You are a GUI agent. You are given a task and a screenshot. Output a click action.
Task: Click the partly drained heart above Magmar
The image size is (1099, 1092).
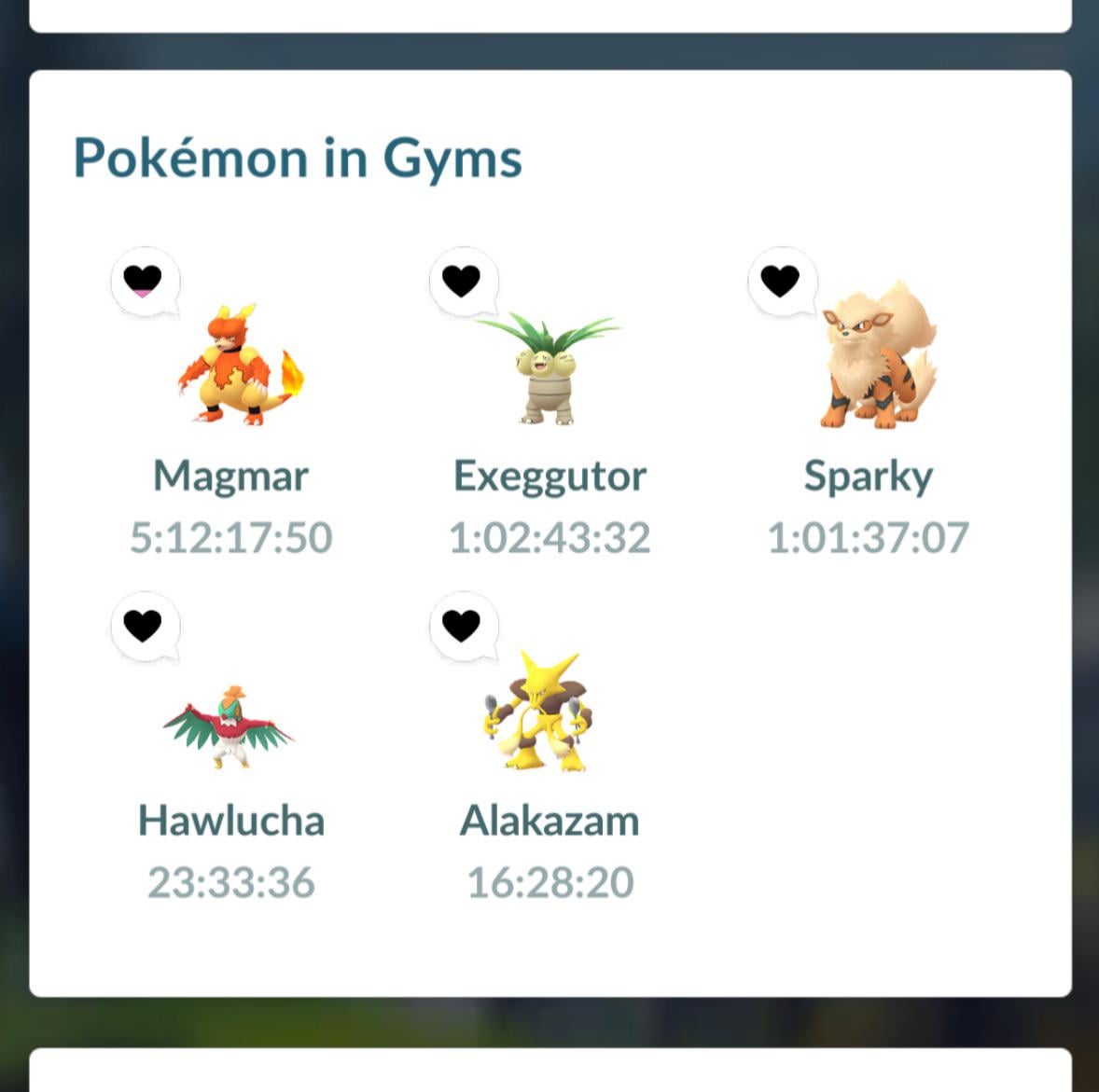pyautogui.click(x=144, y=280)
